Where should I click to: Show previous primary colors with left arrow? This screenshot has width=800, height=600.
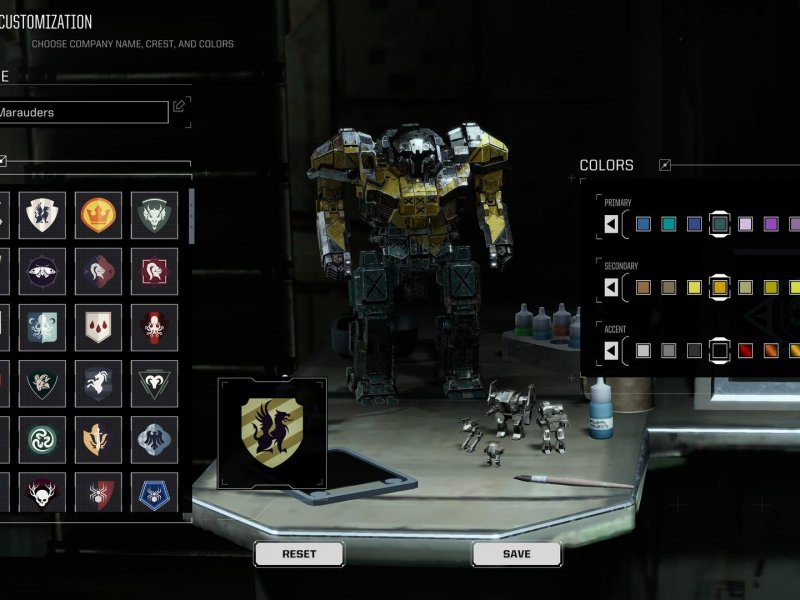(611, 224)
